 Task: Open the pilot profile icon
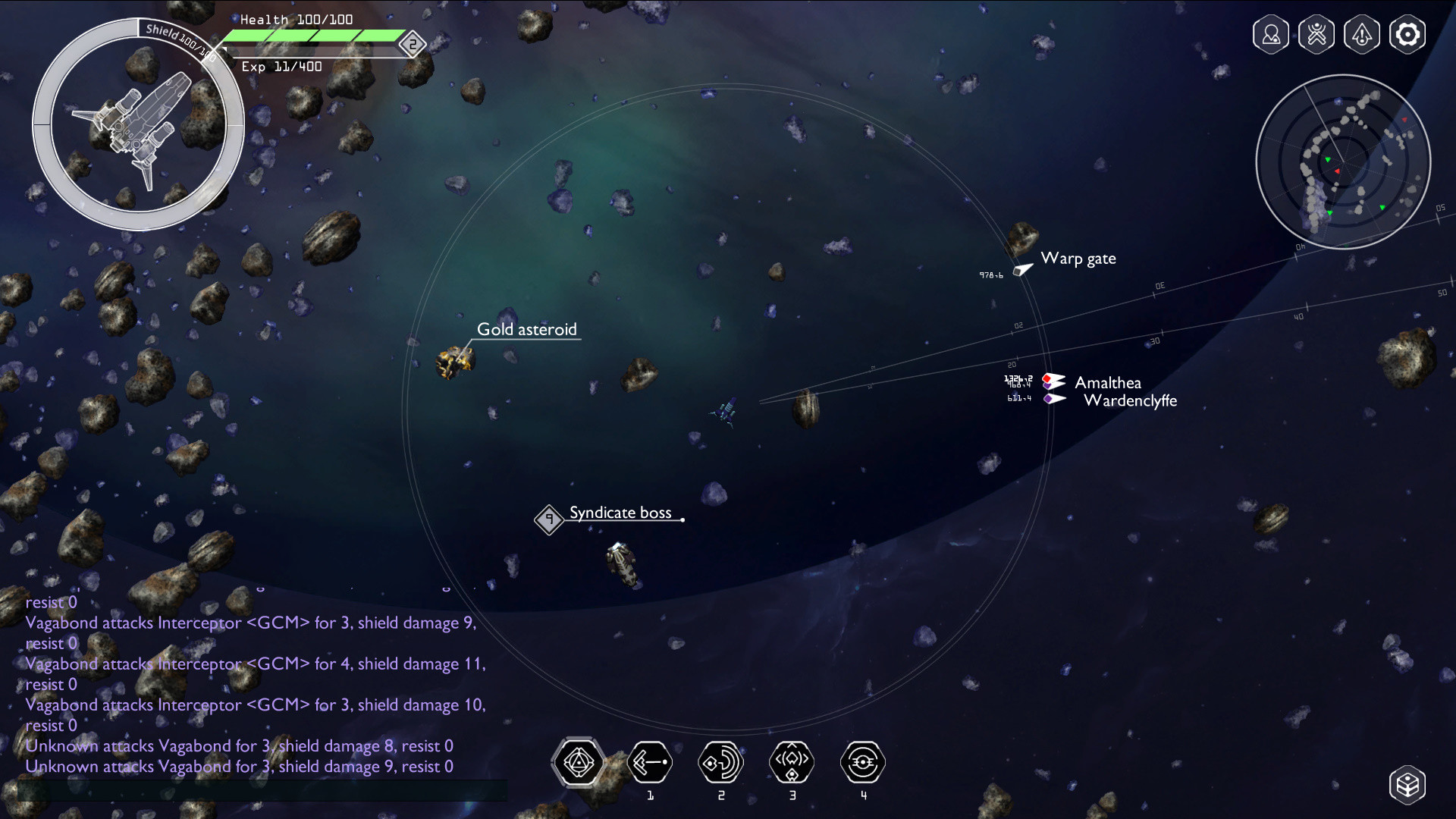pos(1271,35)
